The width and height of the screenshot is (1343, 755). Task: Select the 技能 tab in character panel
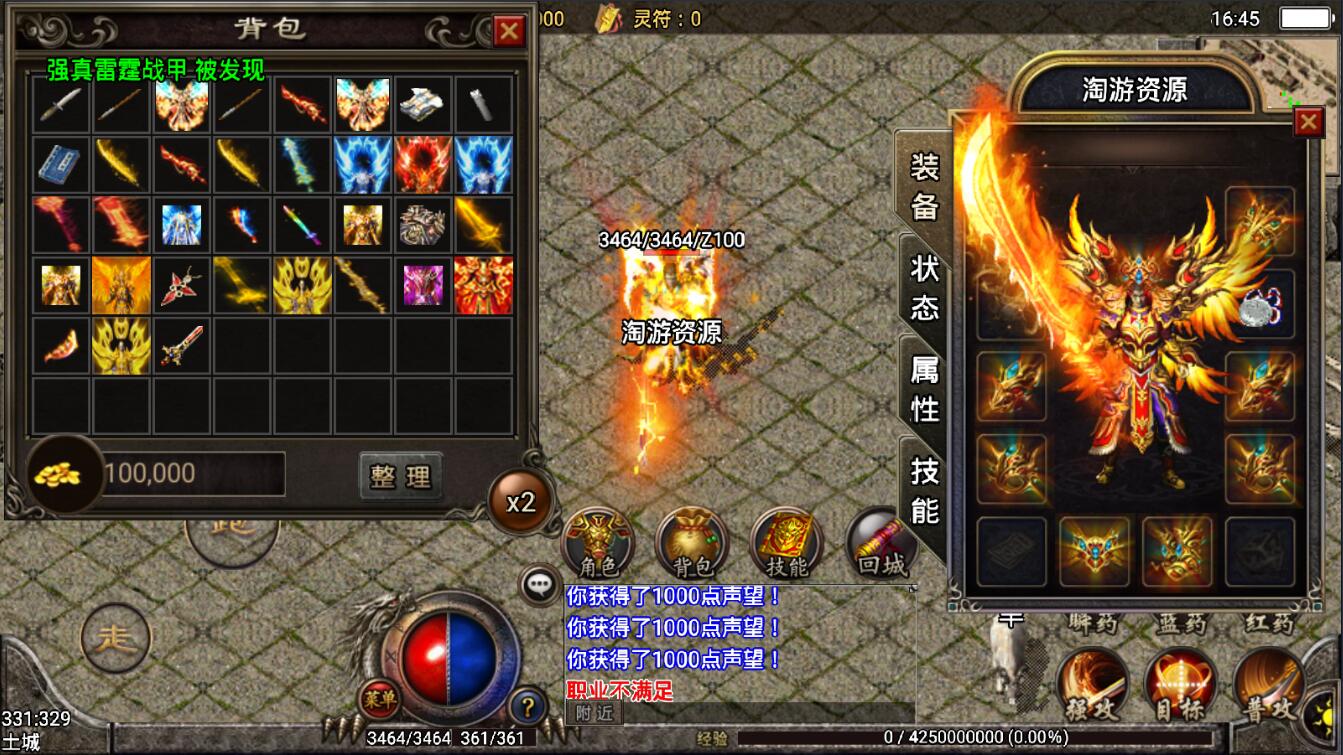pos(925,489)
